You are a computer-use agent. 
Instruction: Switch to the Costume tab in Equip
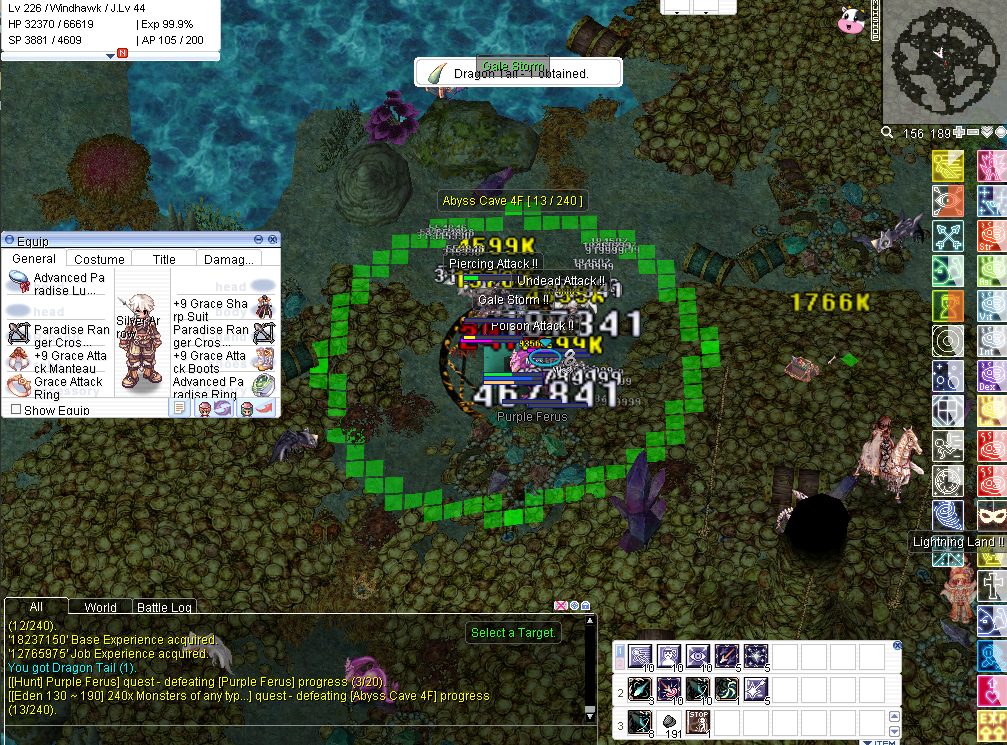pyautogui.click(x=100, y=259)
